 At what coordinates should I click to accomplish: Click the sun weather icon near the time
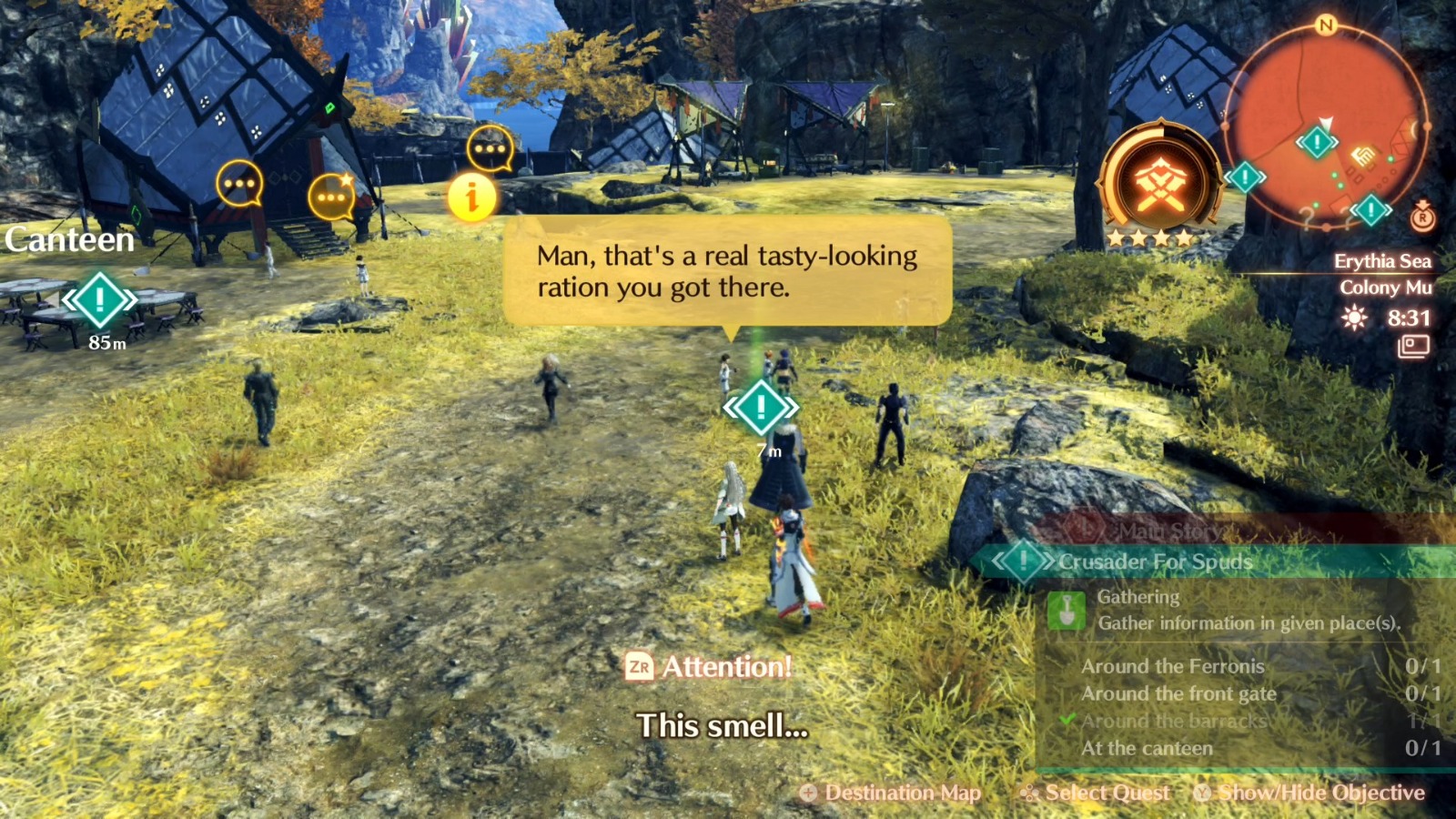click(1355, 318)
